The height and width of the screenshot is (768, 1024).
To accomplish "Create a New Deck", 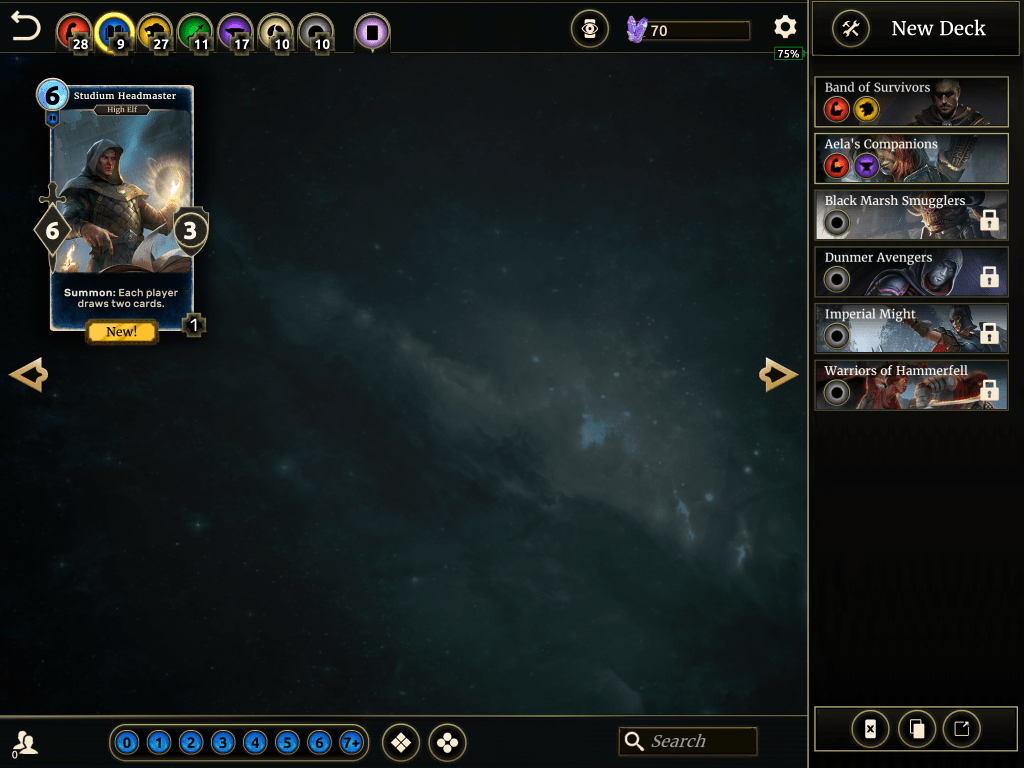I will pyautogui.click(x=910, y=28).
